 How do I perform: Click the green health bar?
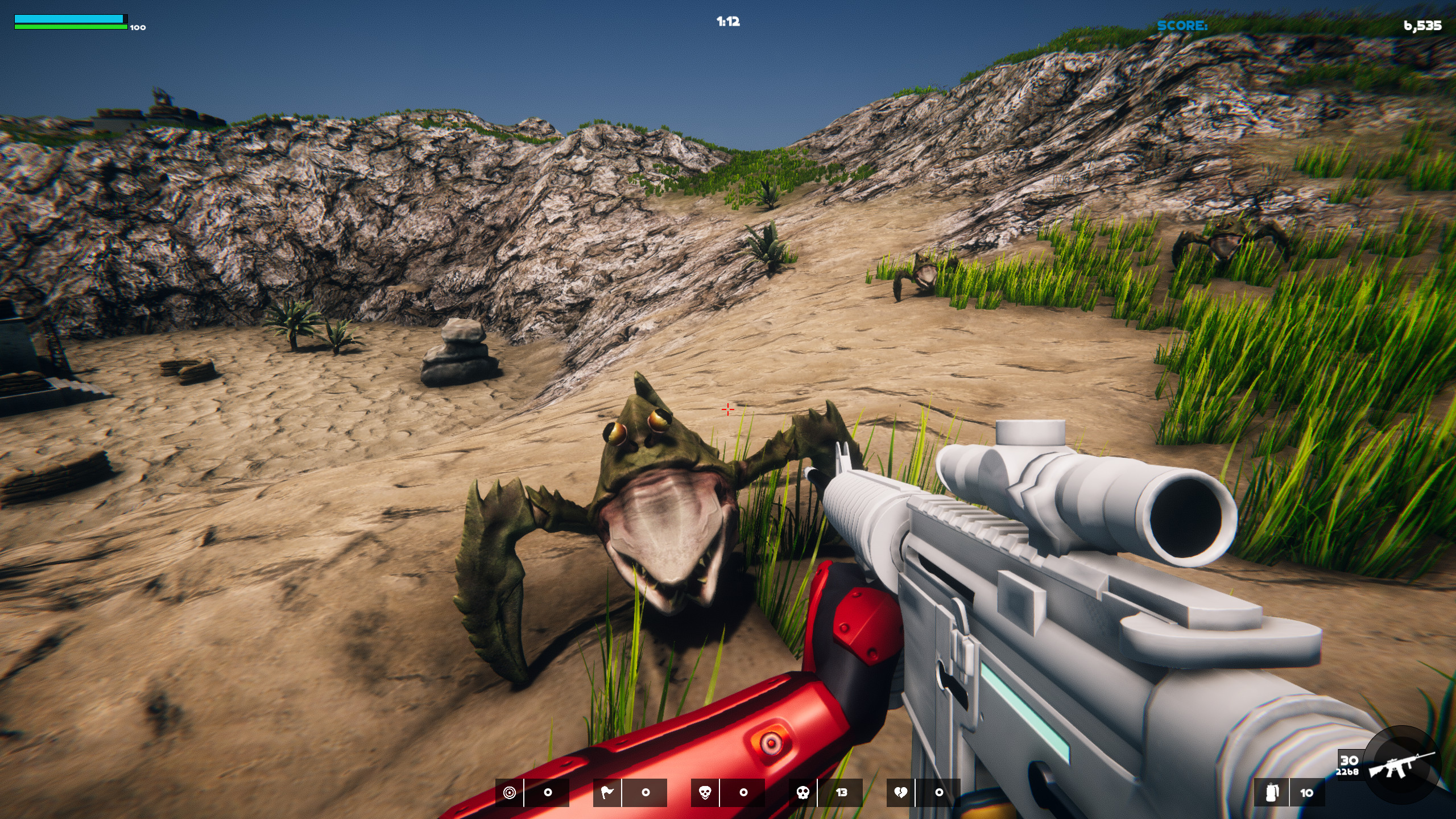pyautogui.click(x=68, y=26)
